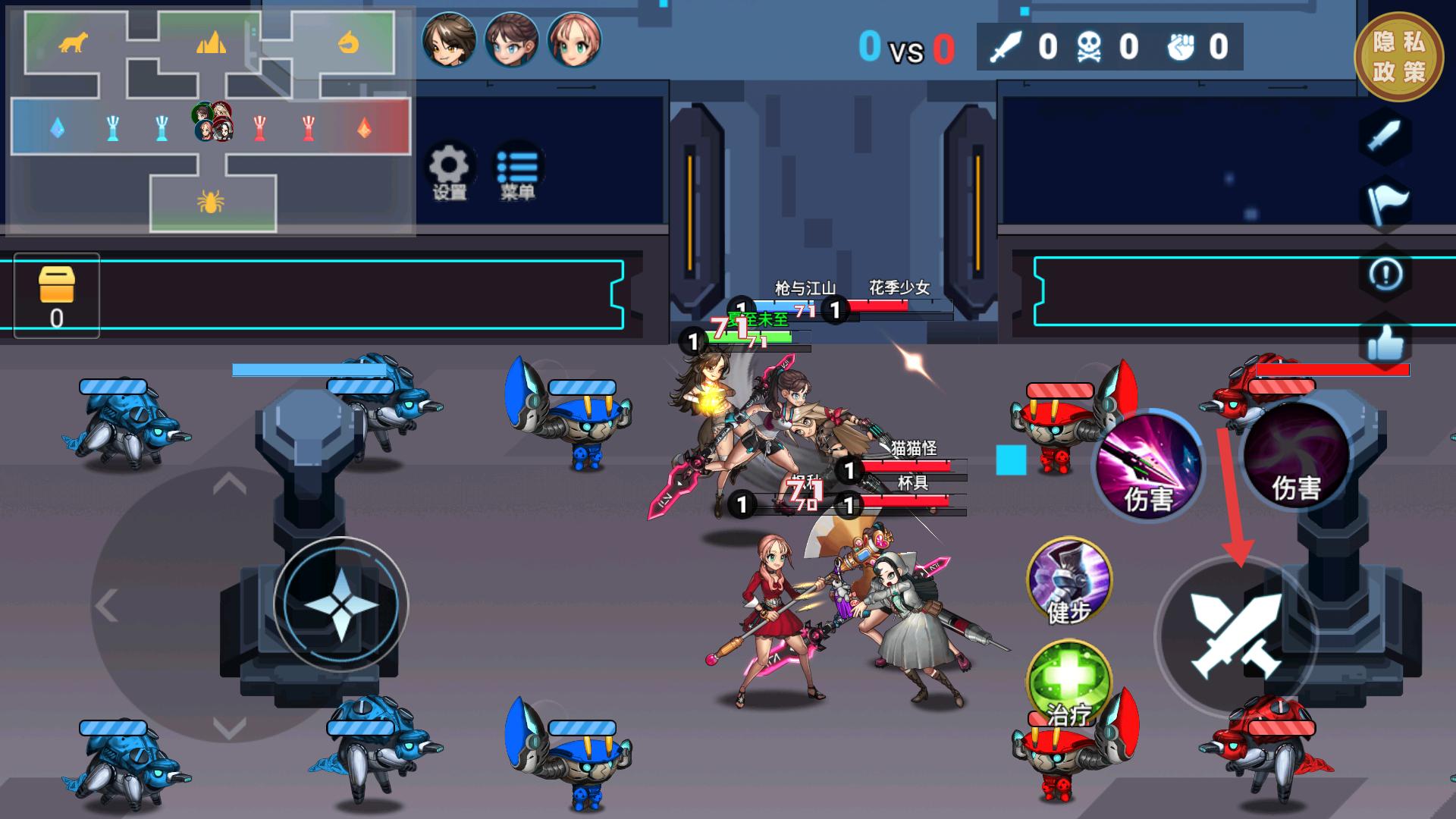Click the lane minimap
Screen dimensions: 1456x819
click(210, 121)
